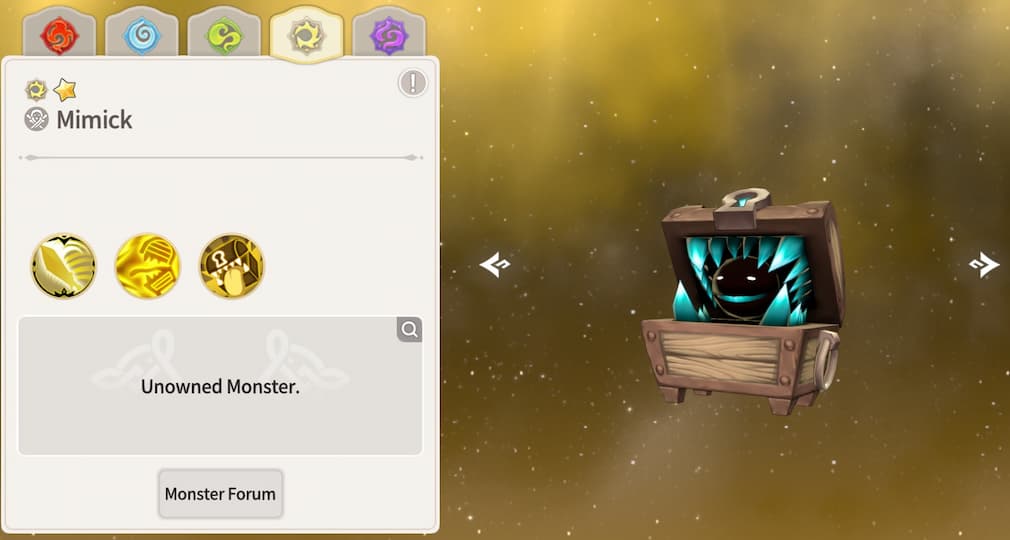
Task: Inspect the third golden skill icon
Action: (231, 266)
